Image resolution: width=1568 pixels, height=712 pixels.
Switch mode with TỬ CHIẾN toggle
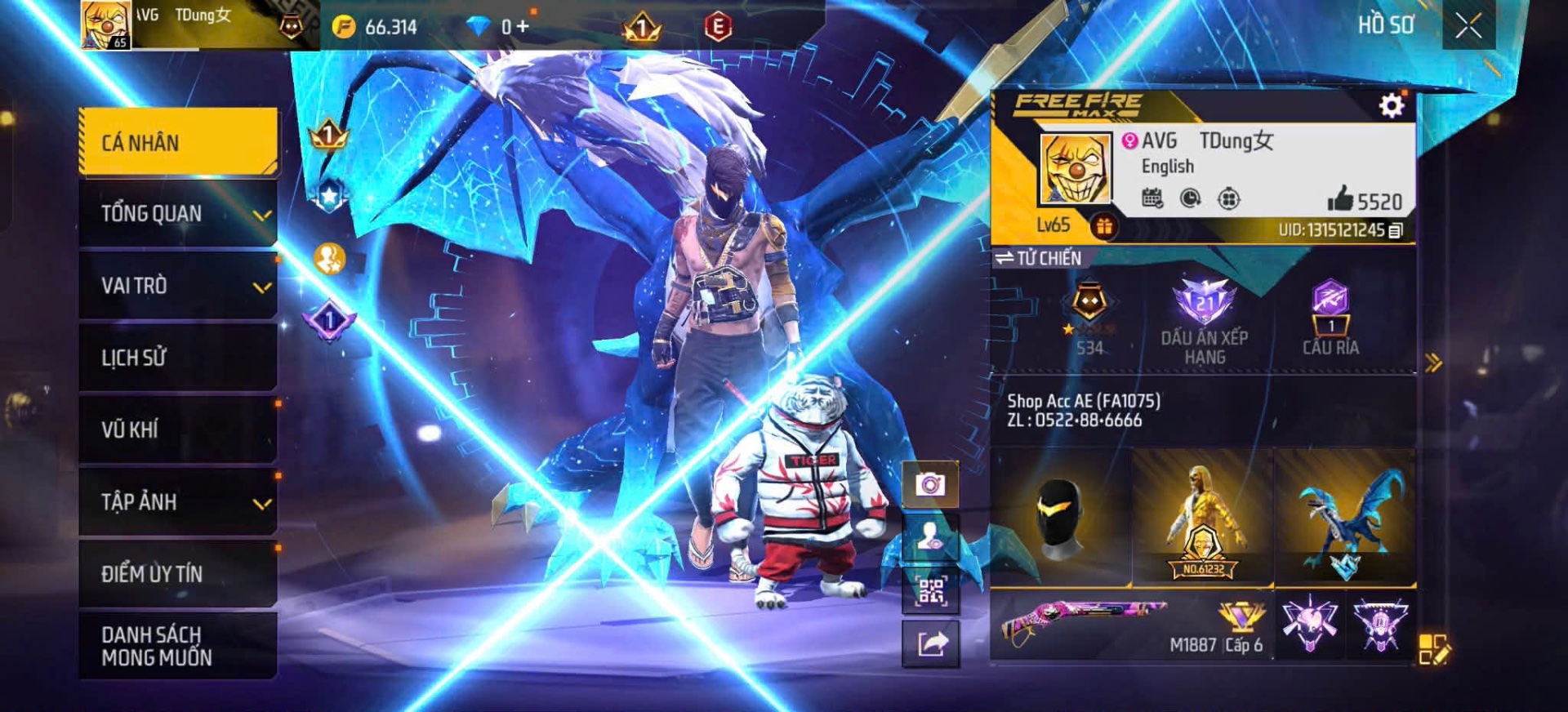coord(1038,258)
